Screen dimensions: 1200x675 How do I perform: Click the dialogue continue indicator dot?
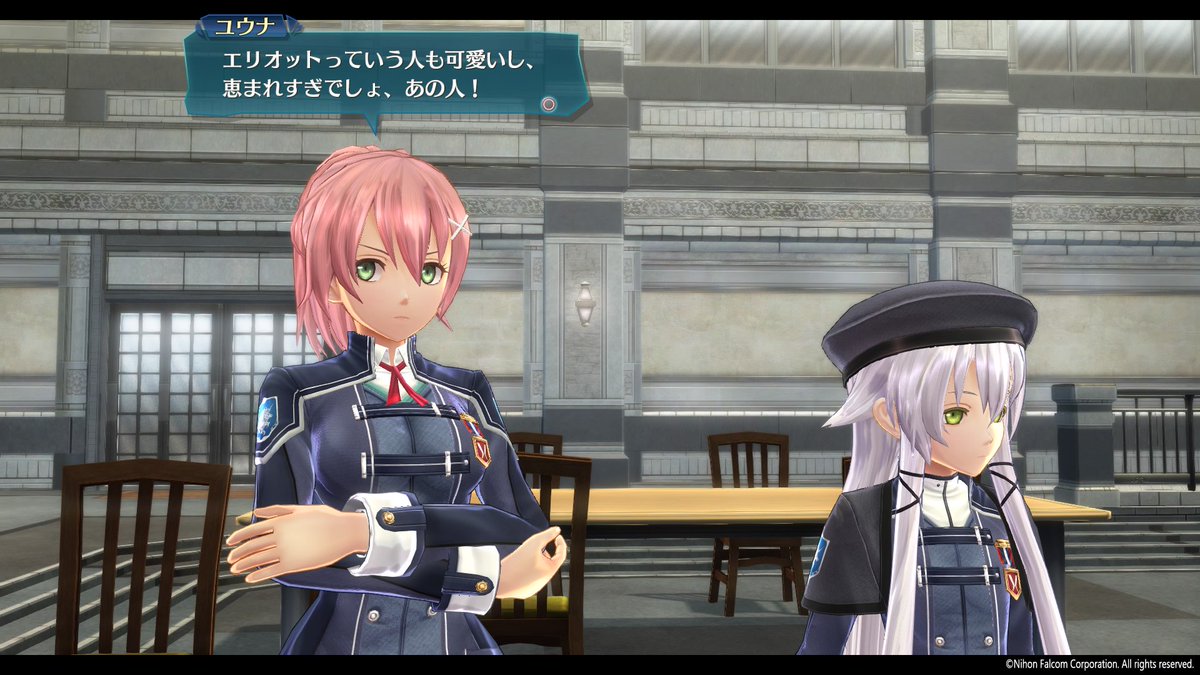click(x=548, y=103)
